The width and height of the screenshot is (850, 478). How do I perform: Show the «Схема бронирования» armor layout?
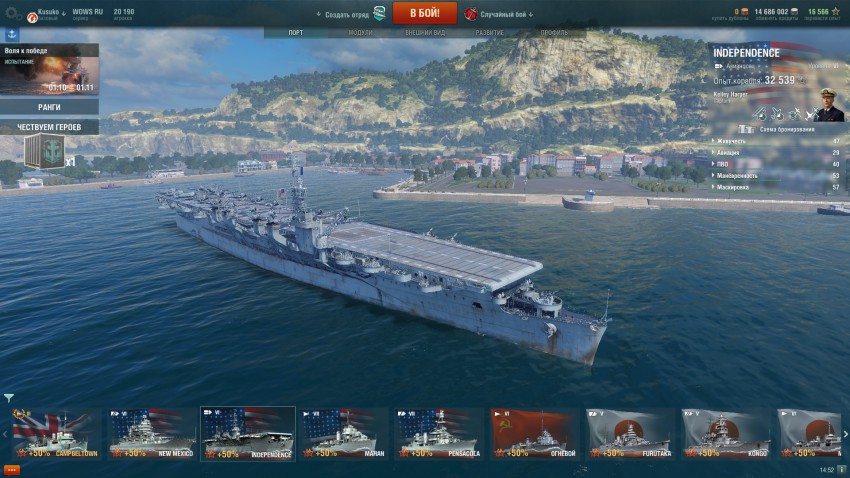tap(781, 129)
